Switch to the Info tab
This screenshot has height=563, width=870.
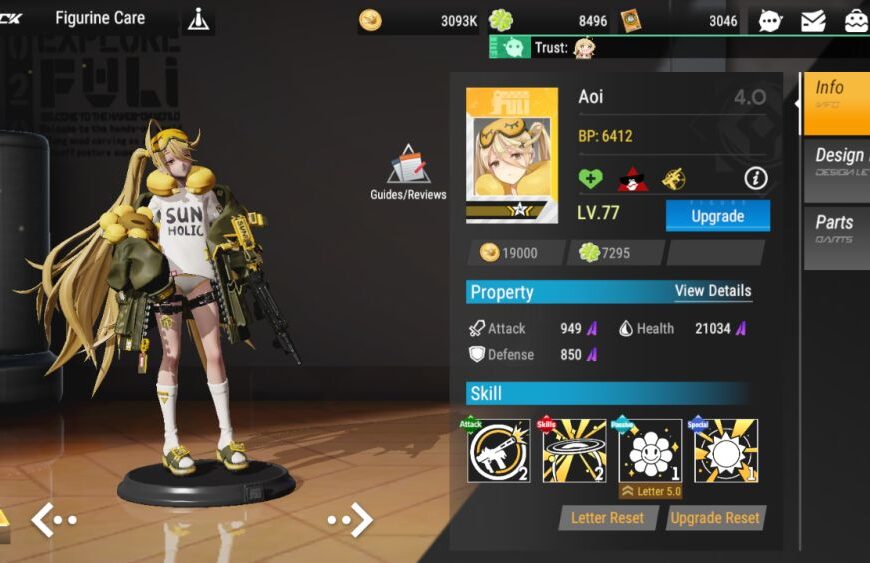click(836, 103)
